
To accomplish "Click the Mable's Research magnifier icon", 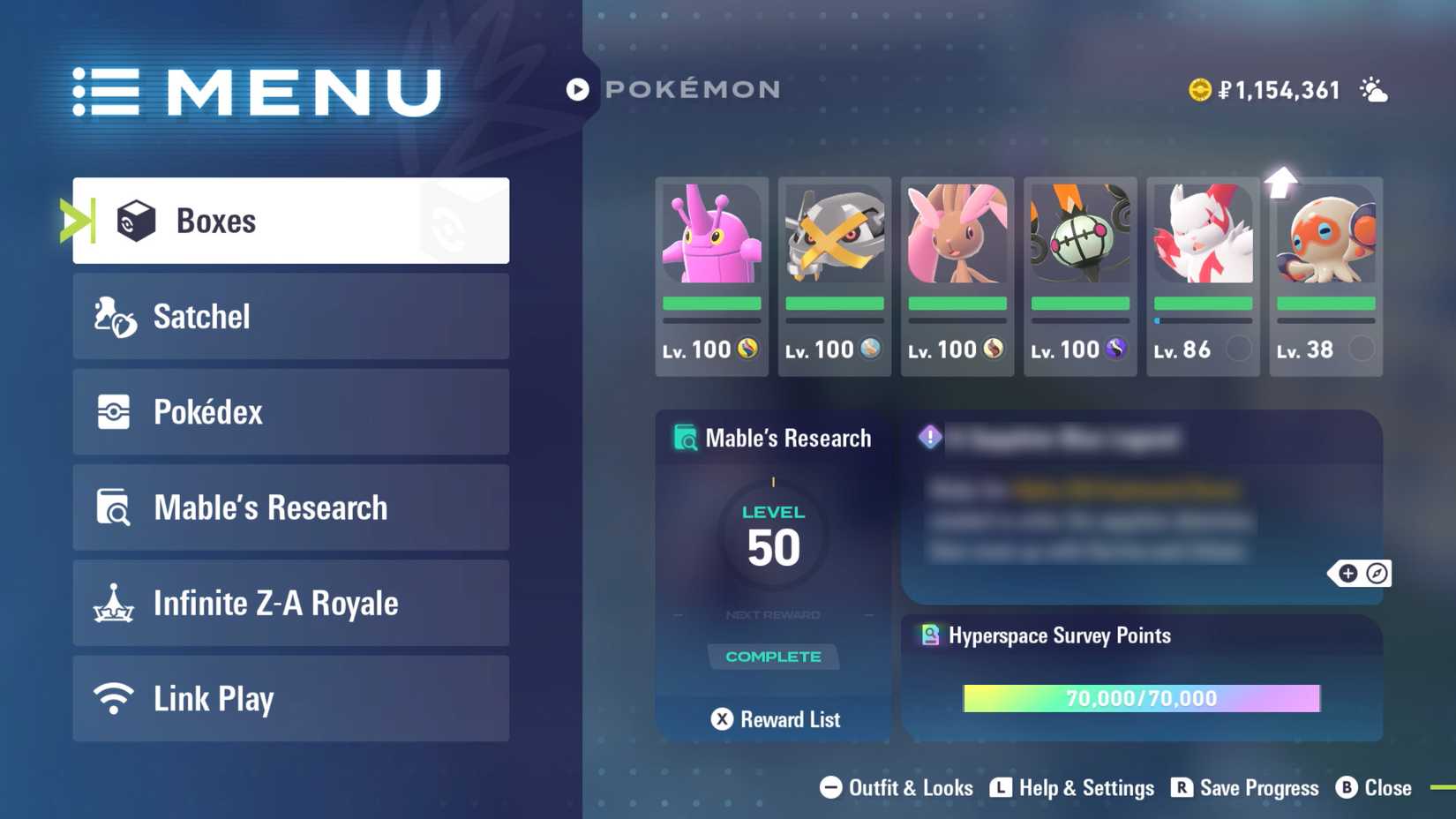I will [114, 507].
